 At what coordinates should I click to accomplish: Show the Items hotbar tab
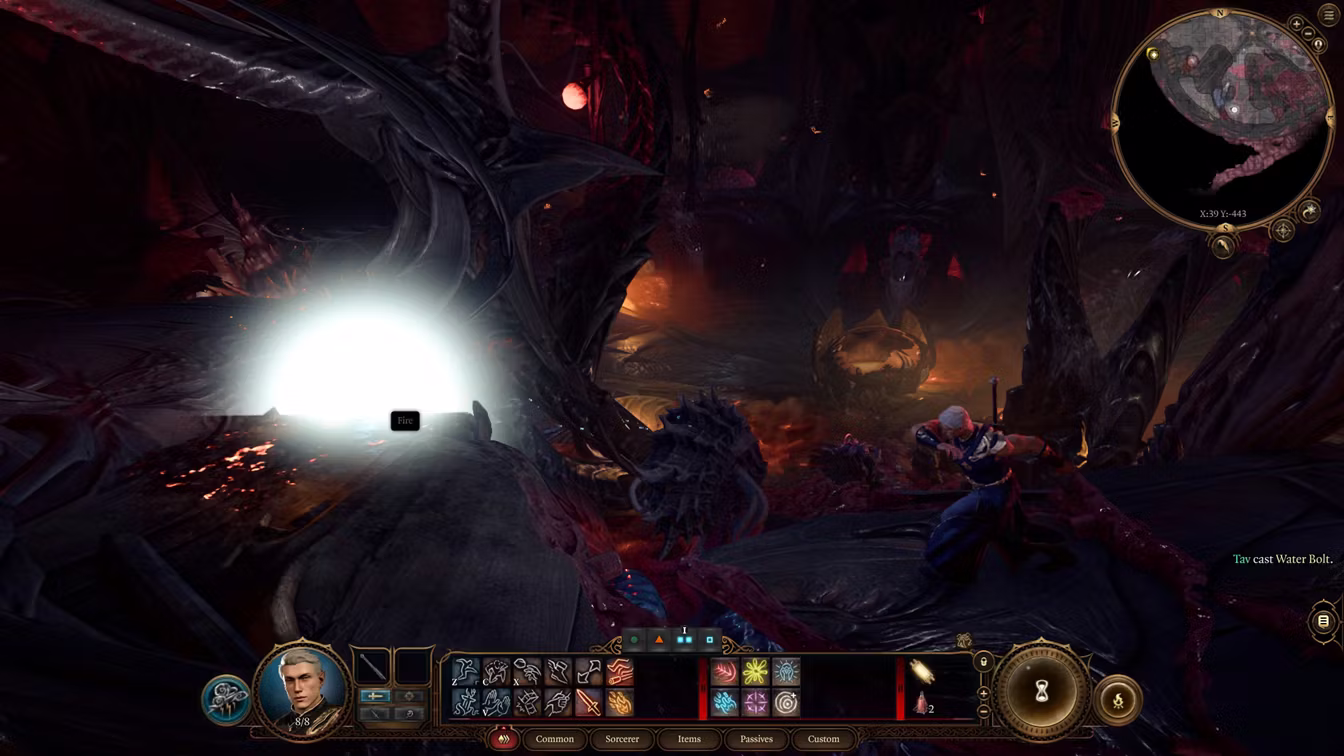coord(689,739)
